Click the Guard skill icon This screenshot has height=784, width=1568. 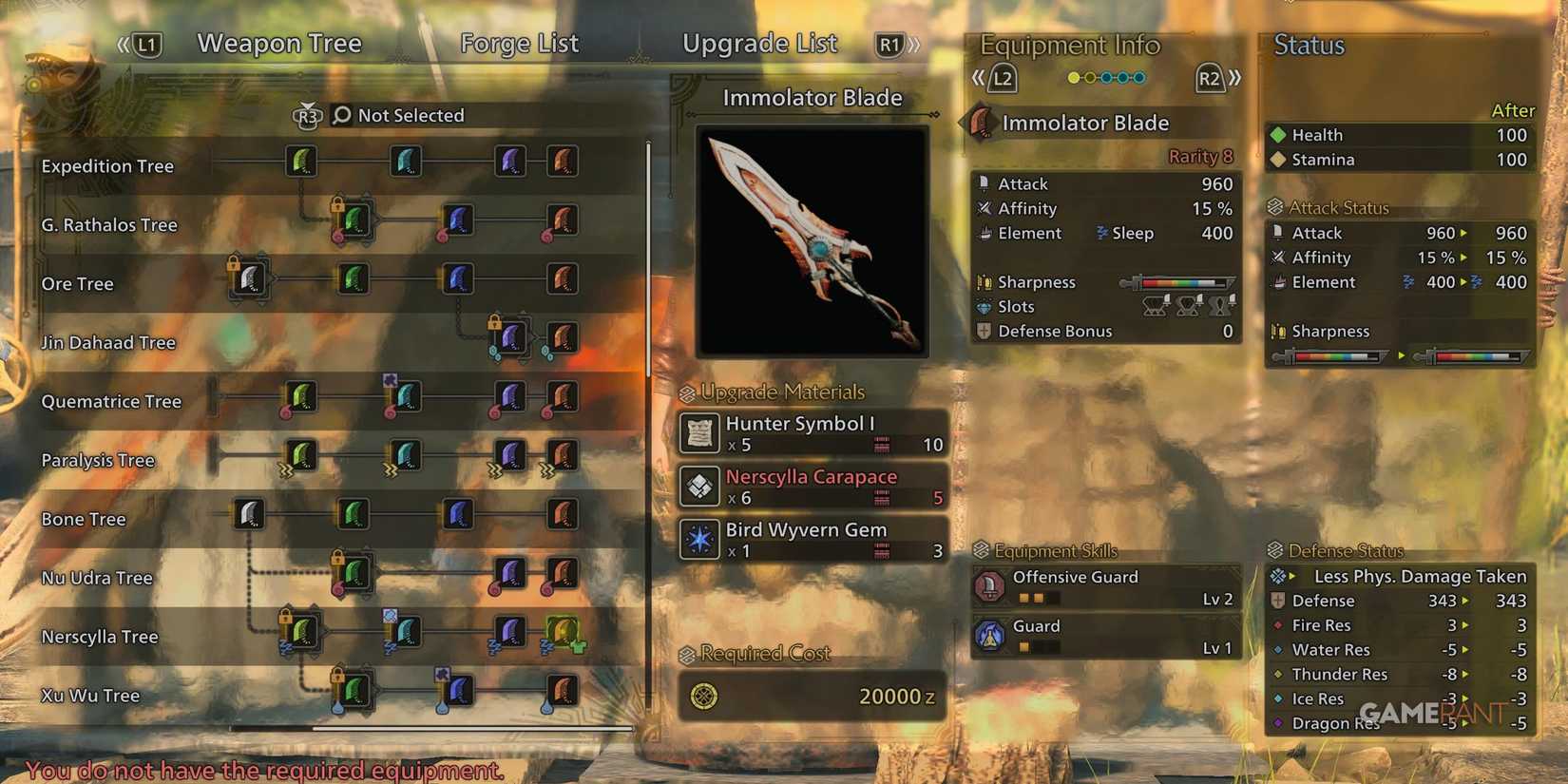989,636
